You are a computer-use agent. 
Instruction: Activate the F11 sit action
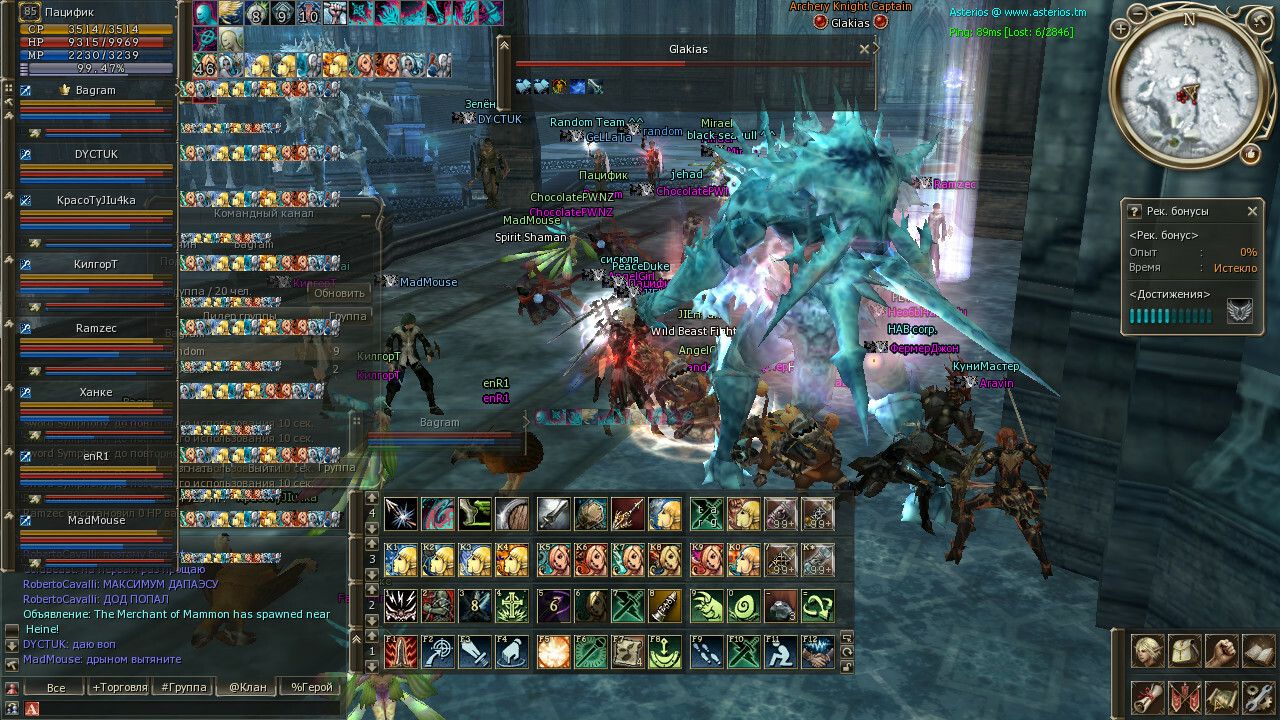pos(780,652)
